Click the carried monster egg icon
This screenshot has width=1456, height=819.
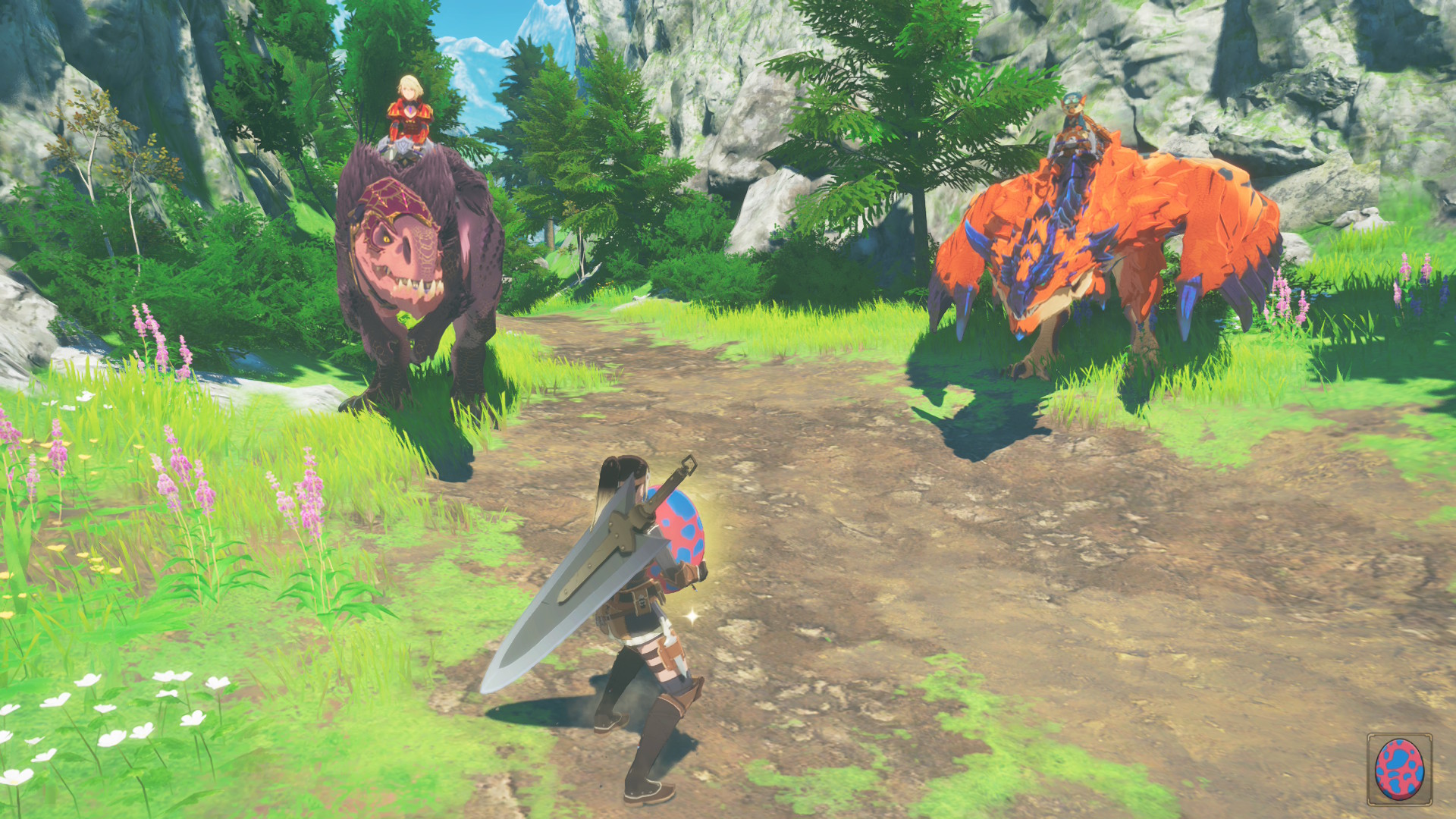(1399, 769)
